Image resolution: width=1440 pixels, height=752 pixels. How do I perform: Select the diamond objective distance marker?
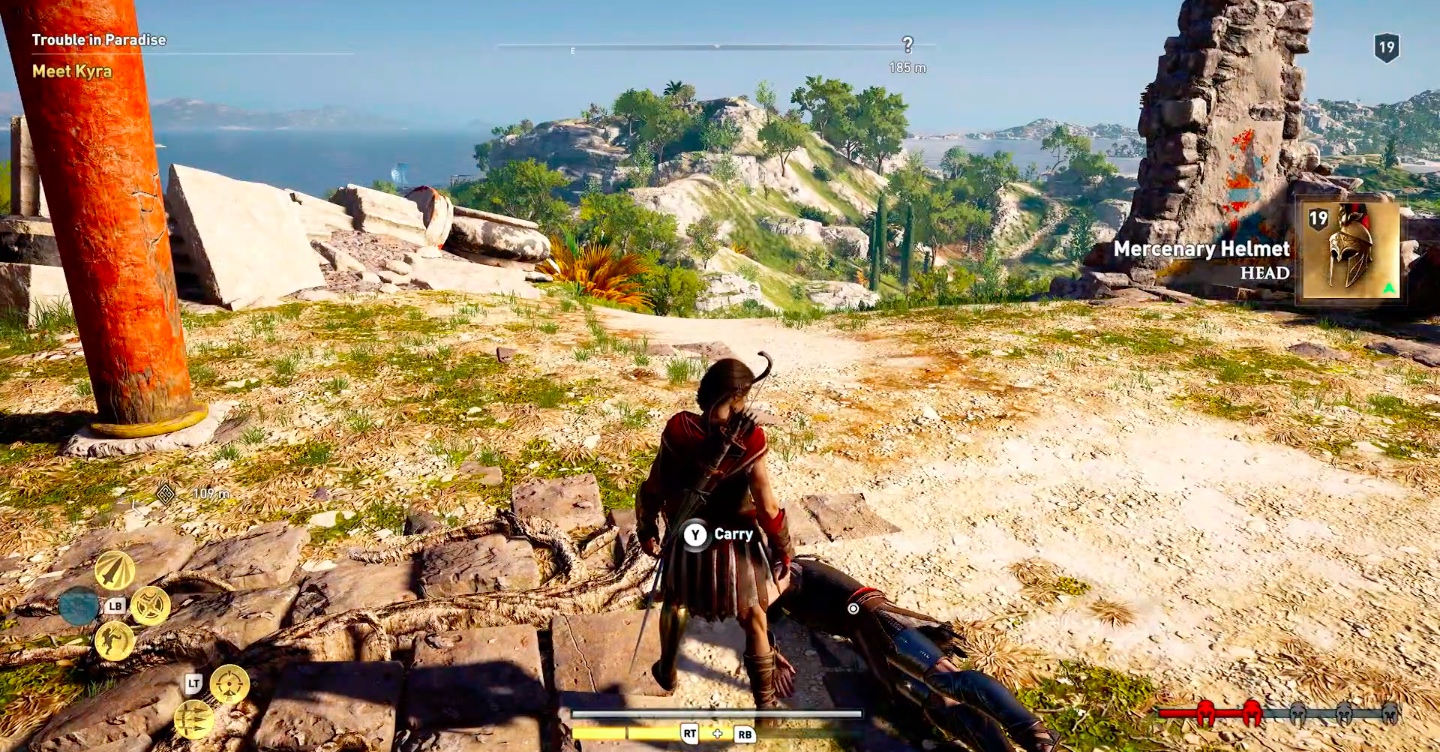tap(165, 493)
